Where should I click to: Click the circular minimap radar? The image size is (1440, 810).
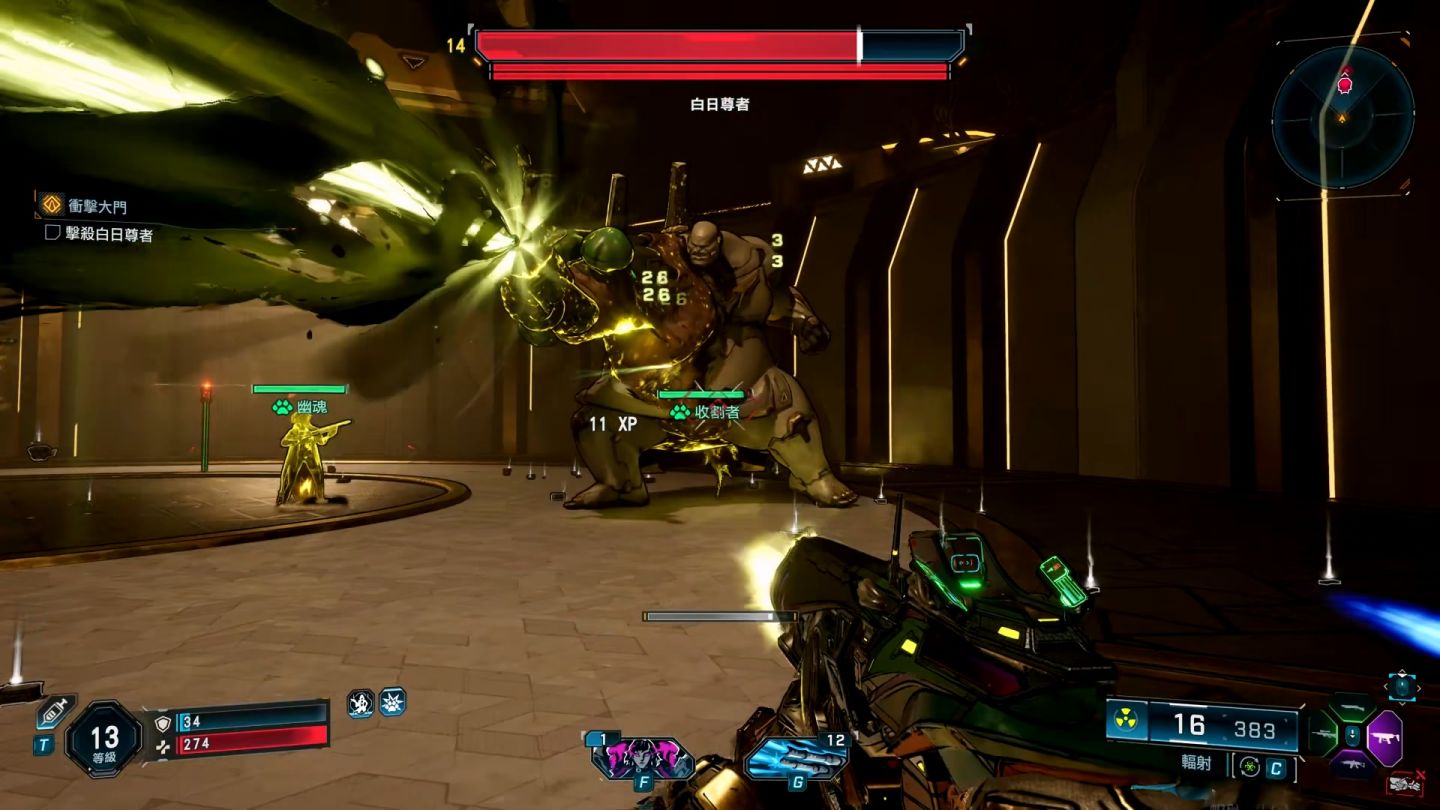pyautogui.click(x=1342, y=117)
